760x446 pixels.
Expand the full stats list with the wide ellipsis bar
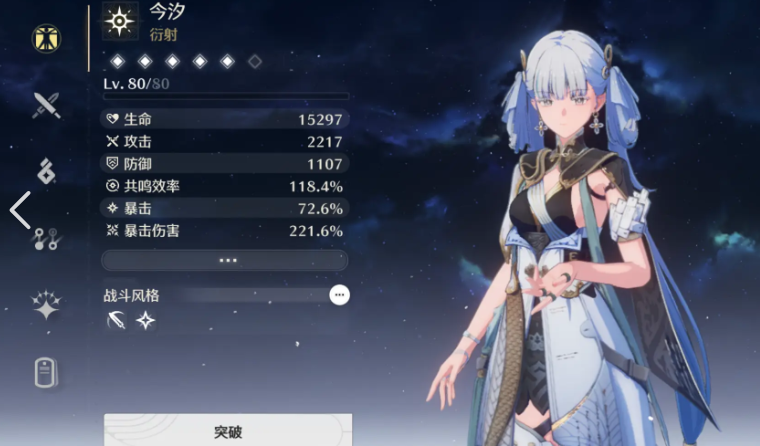coord(226,260)
